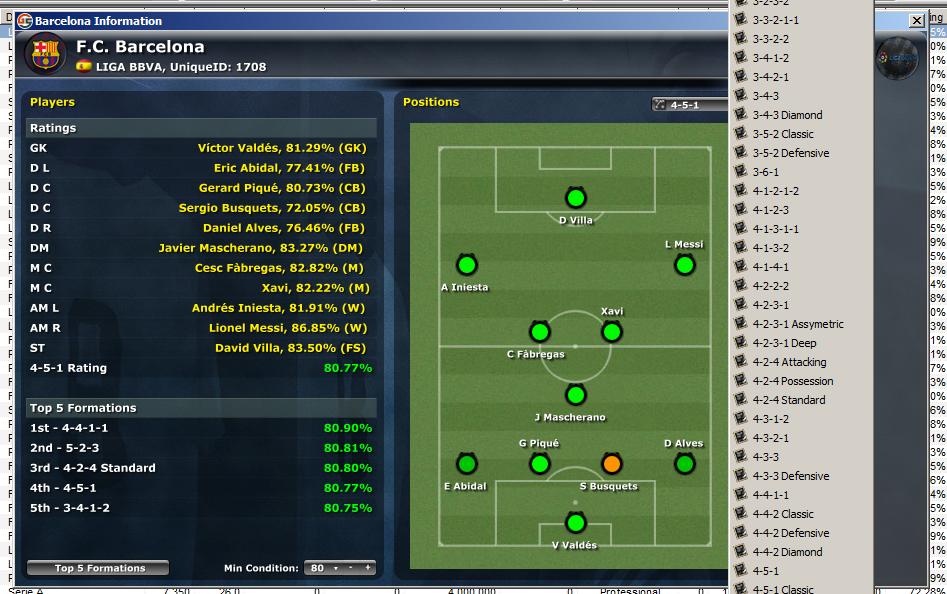
Task: Select 3-5-2 Classic from the formation menu
Action: click(x=783, y=134)
